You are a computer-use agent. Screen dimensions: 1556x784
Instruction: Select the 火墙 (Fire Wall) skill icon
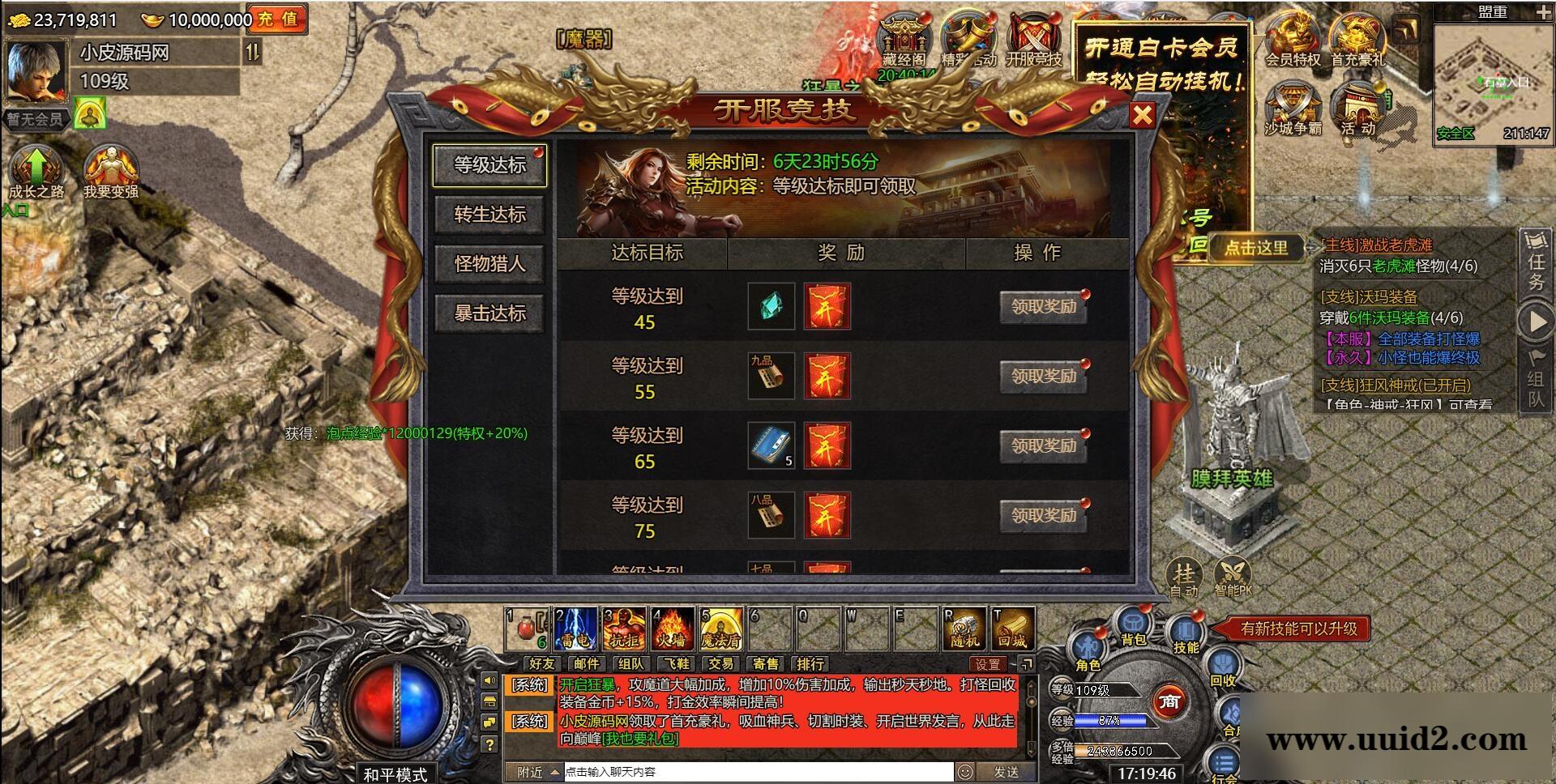point(673,628)
